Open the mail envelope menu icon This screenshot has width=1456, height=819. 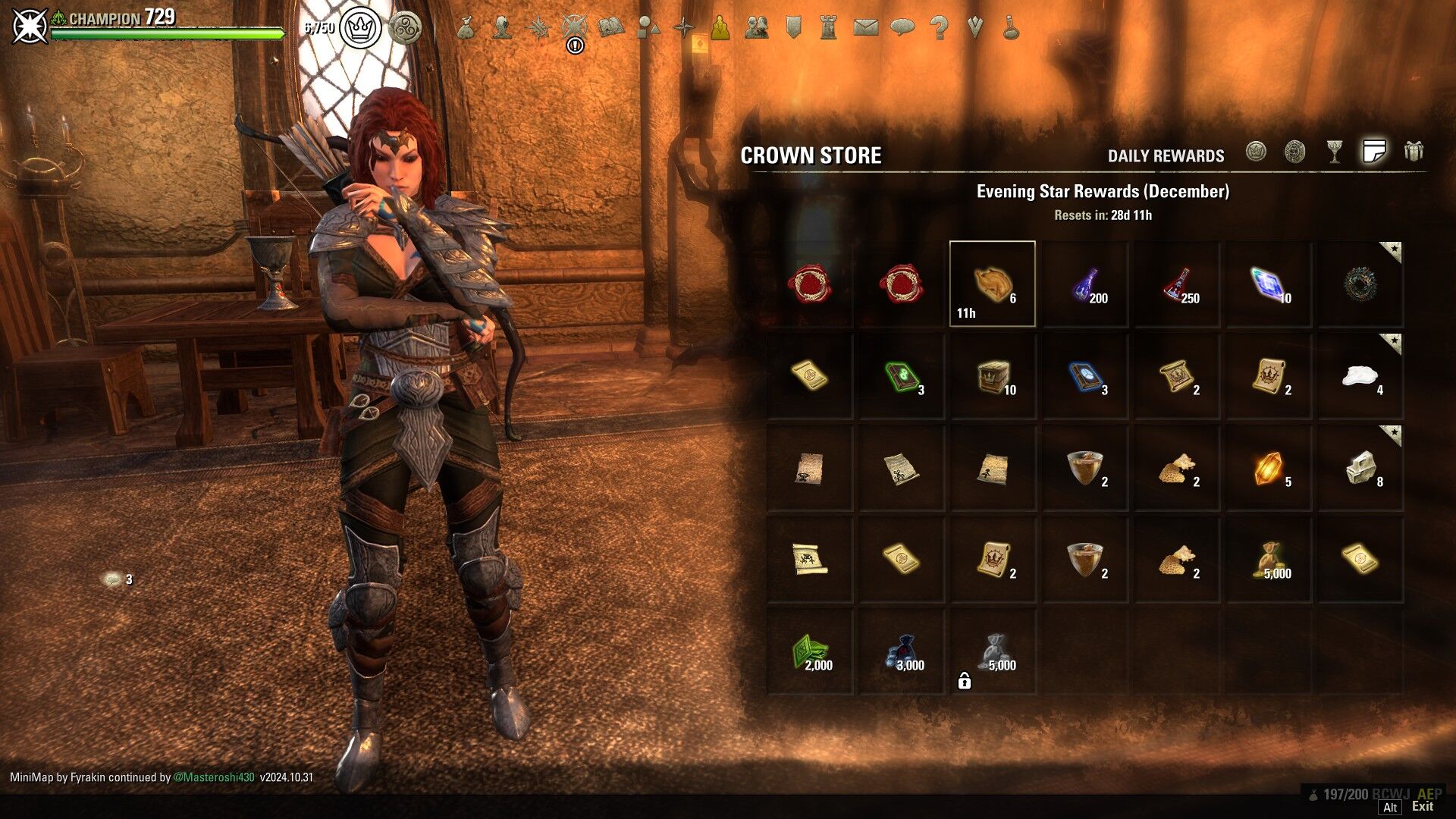[865, 28]
